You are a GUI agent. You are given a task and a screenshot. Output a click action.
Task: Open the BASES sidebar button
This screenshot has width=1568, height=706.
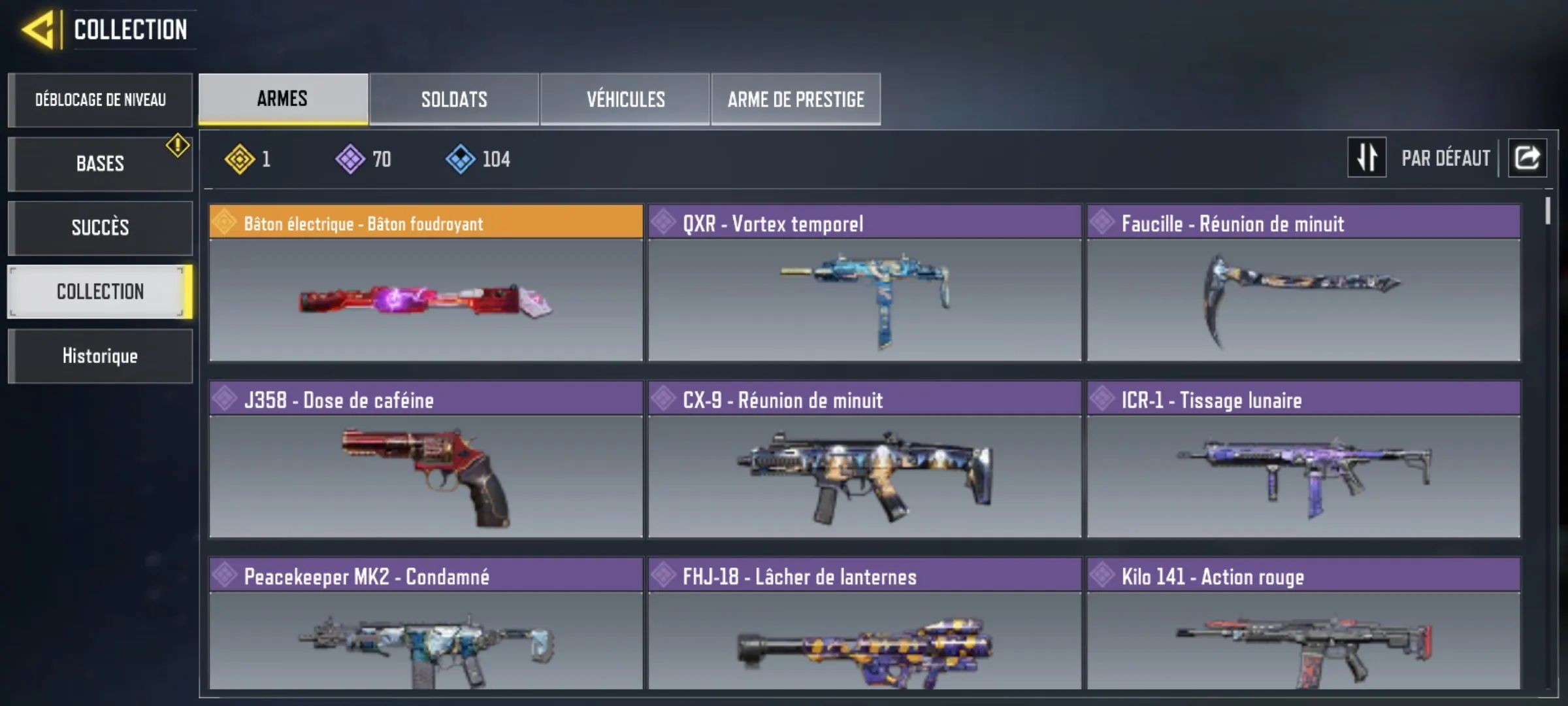click(x=100, y=163)
